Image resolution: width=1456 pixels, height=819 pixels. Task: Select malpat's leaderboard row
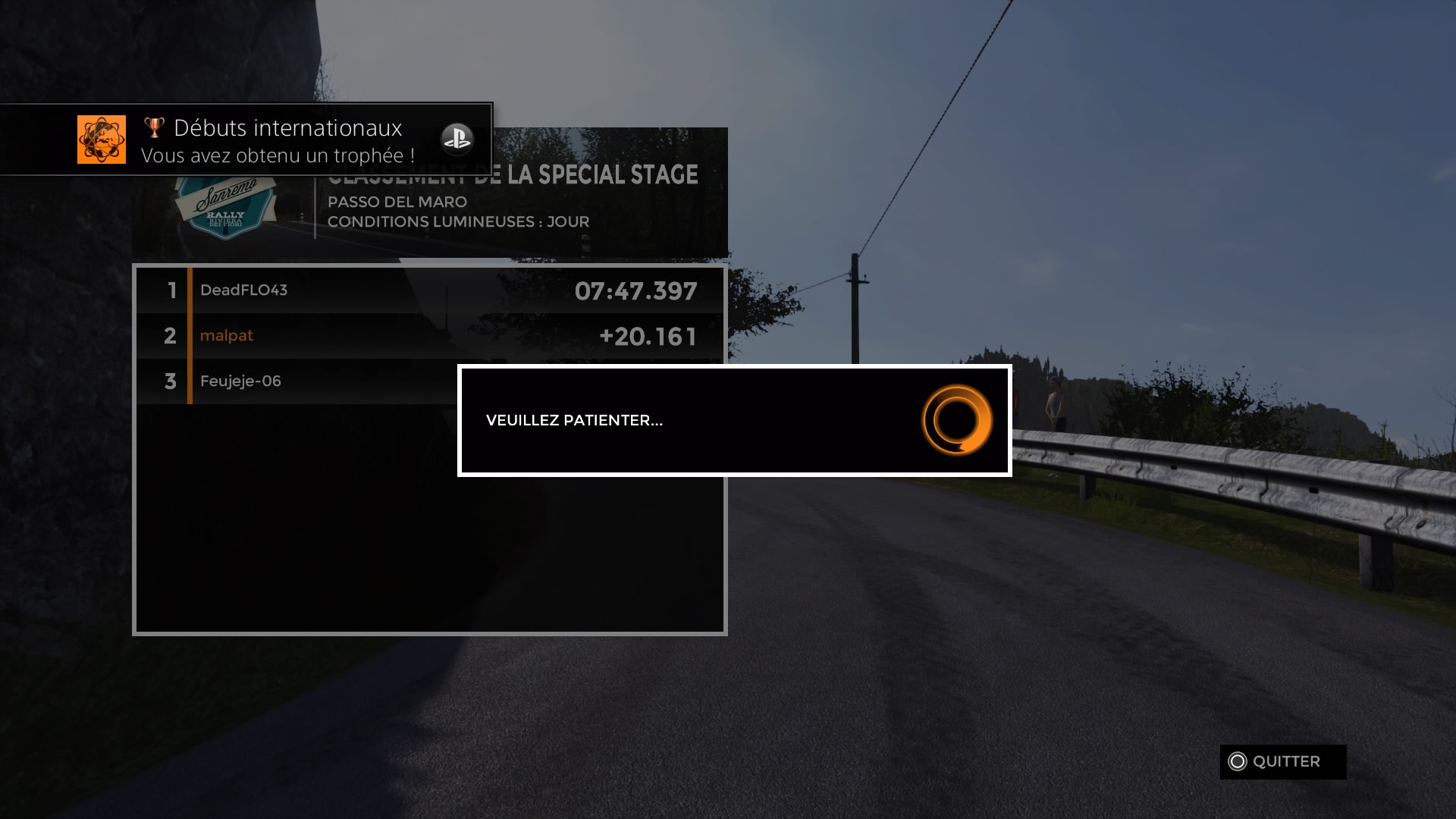point(429,336)
